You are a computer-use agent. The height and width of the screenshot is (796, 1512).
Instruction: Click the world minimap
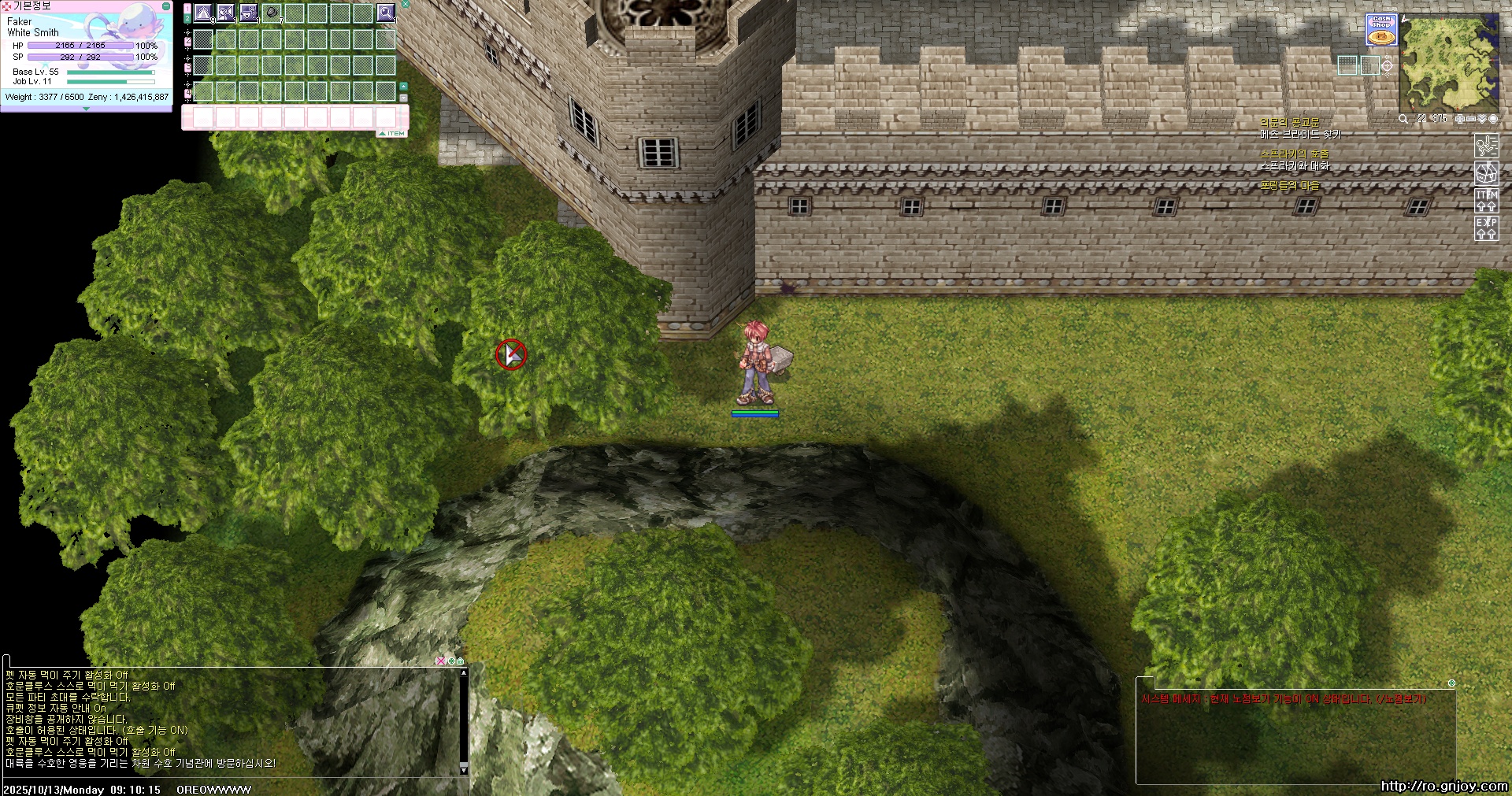click(x=1447, y=63)
